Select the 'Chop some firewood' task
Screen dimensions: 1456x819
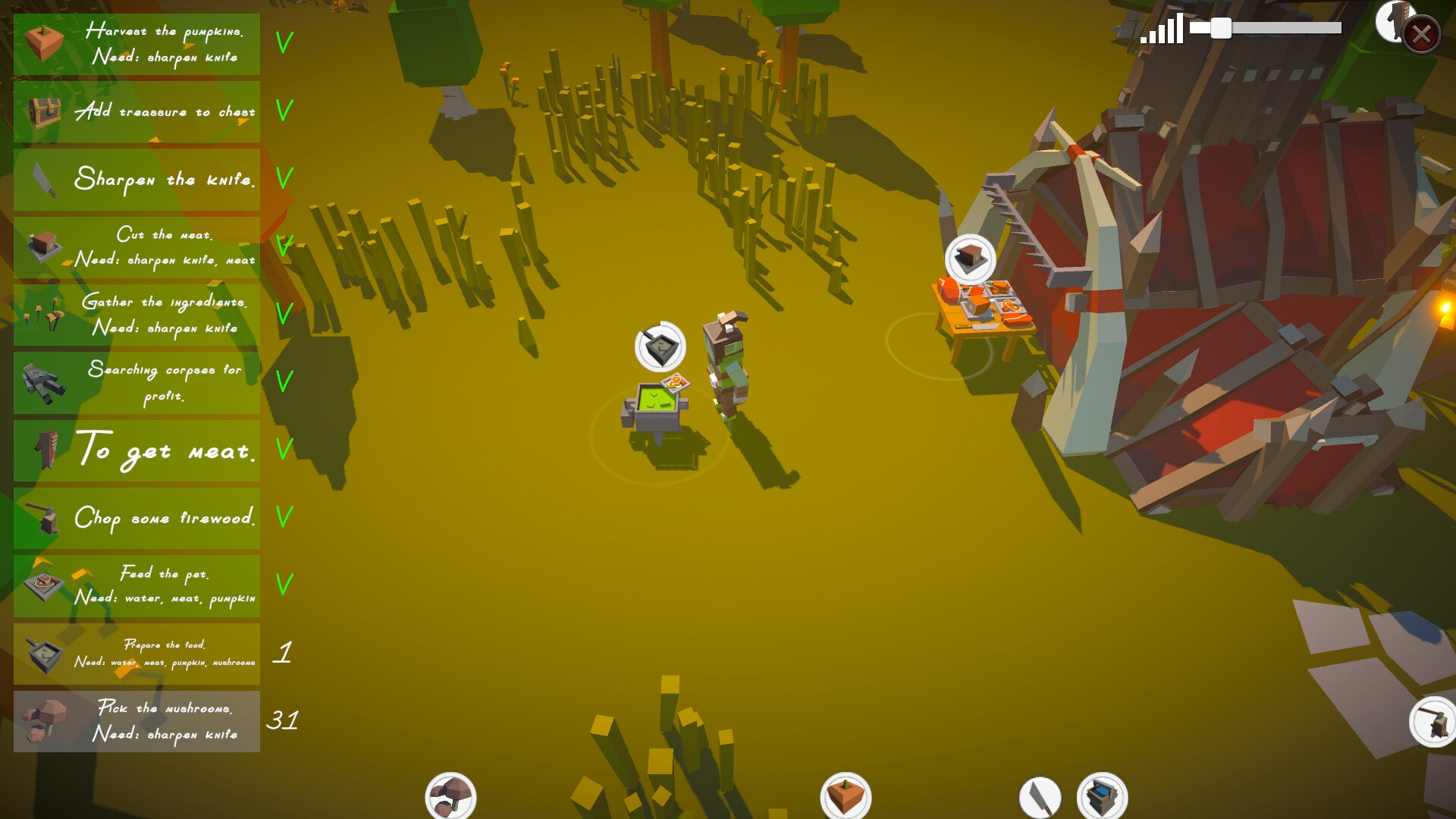pos(137,518)
